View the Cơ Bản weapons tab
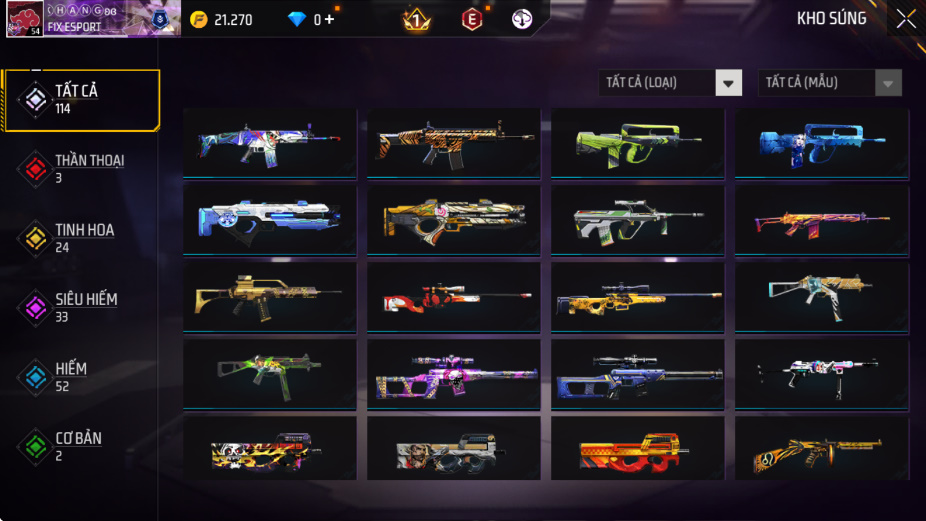 click(80, 446)
